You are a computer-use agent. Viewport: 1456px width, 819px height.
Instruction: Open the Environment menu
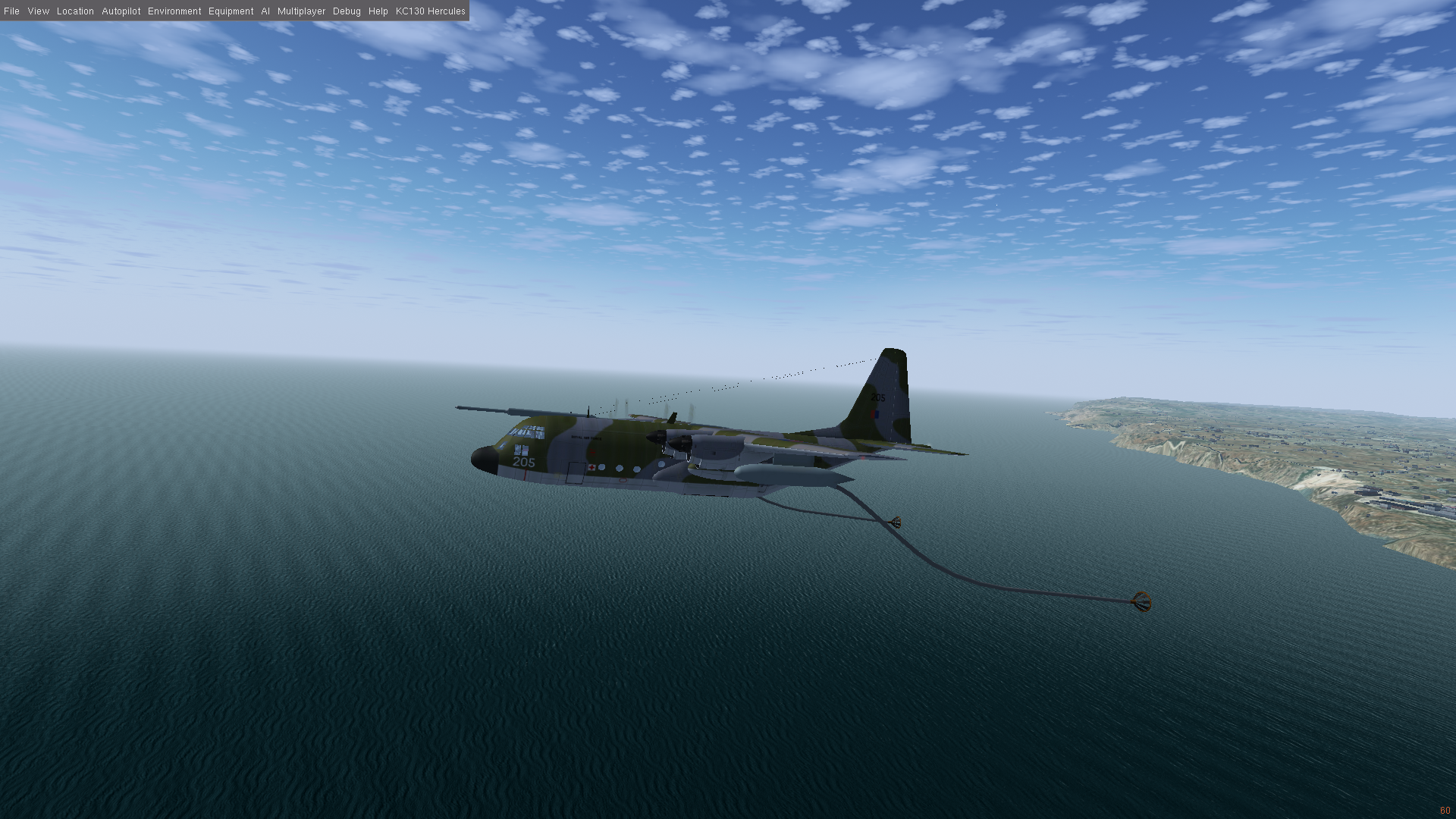tap(174, 11)
